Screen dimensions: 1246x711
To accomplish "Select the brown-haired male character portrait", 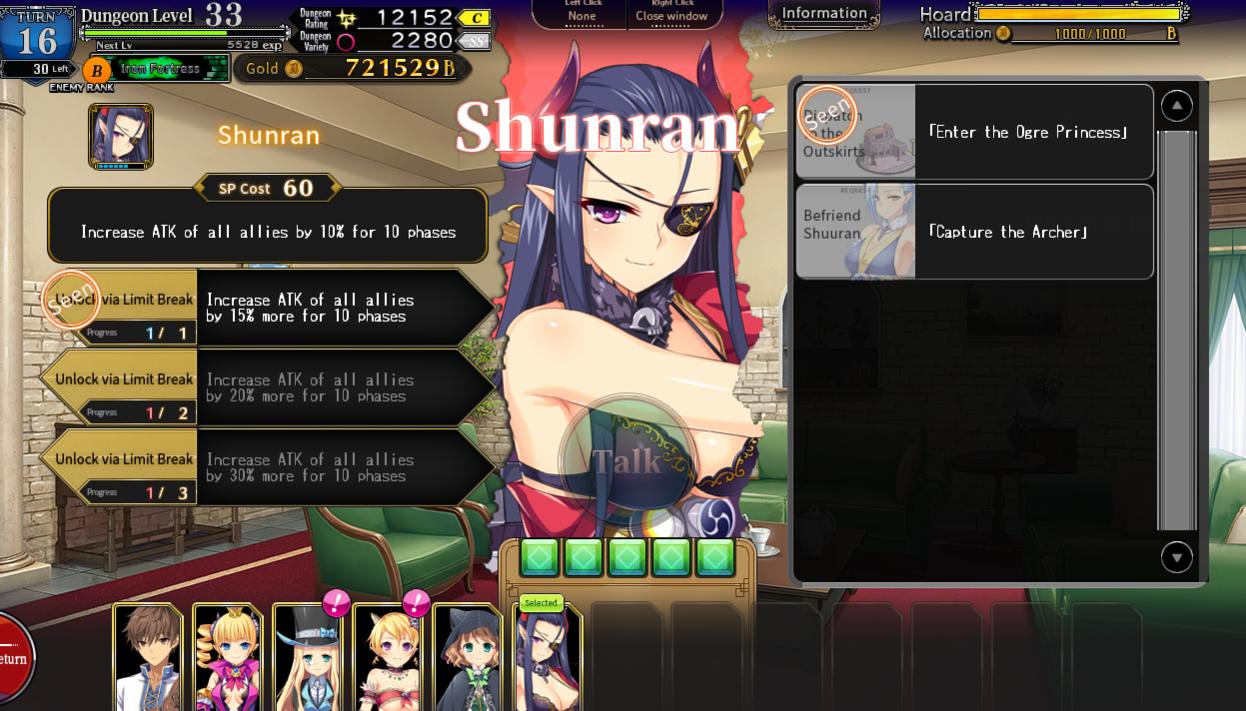I will 149,658.
